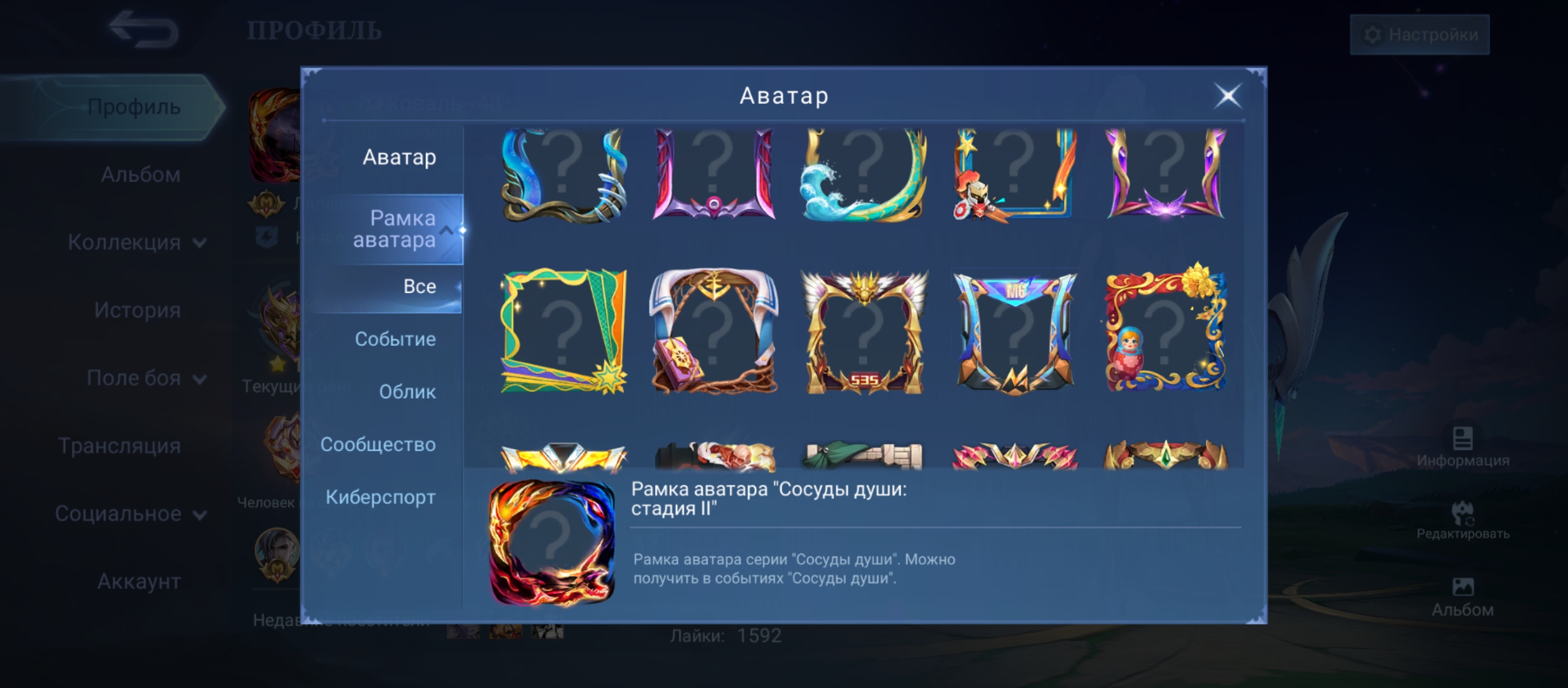Open the Настройки settings button

click(1420, 34)
